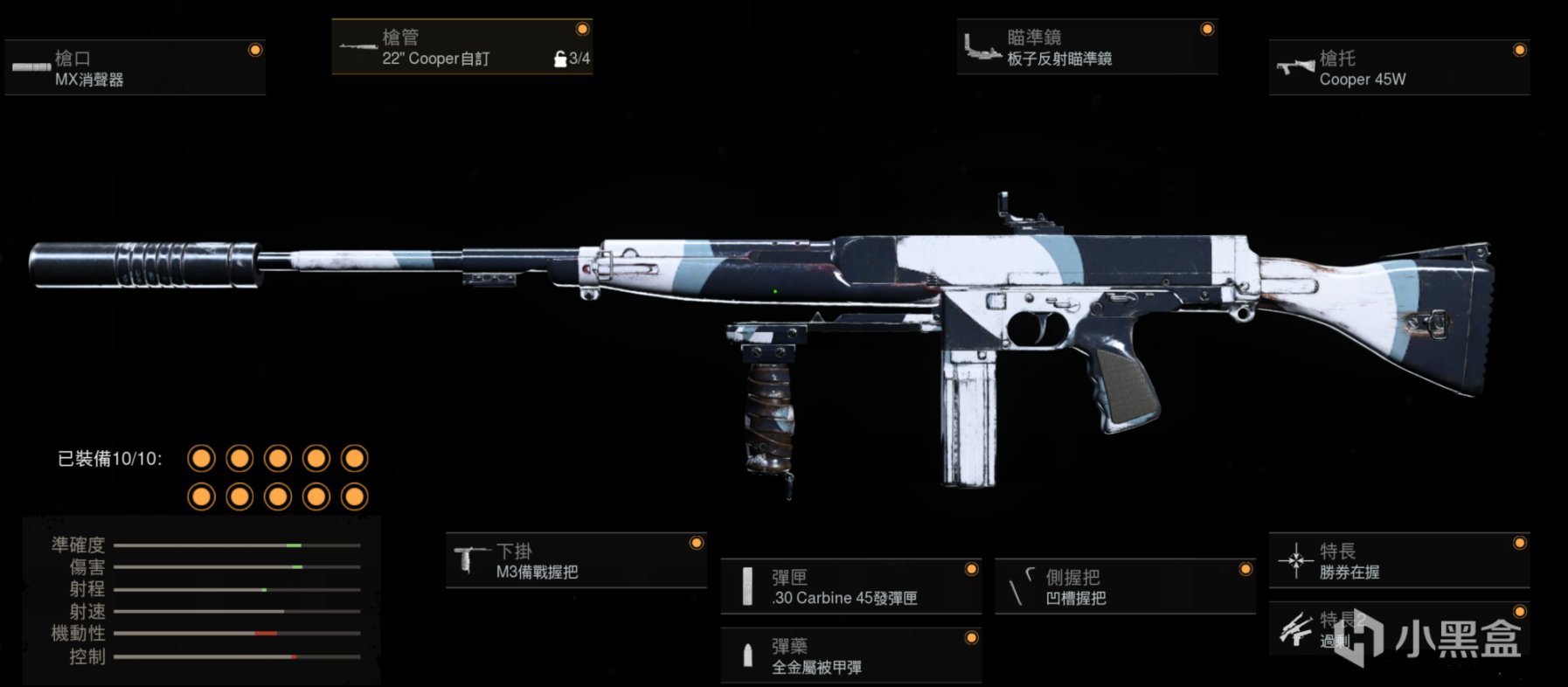
Task: Open the 彈匣 .30 Carbine 45發彈匣 slot
Action: click(x=850, y=586)
